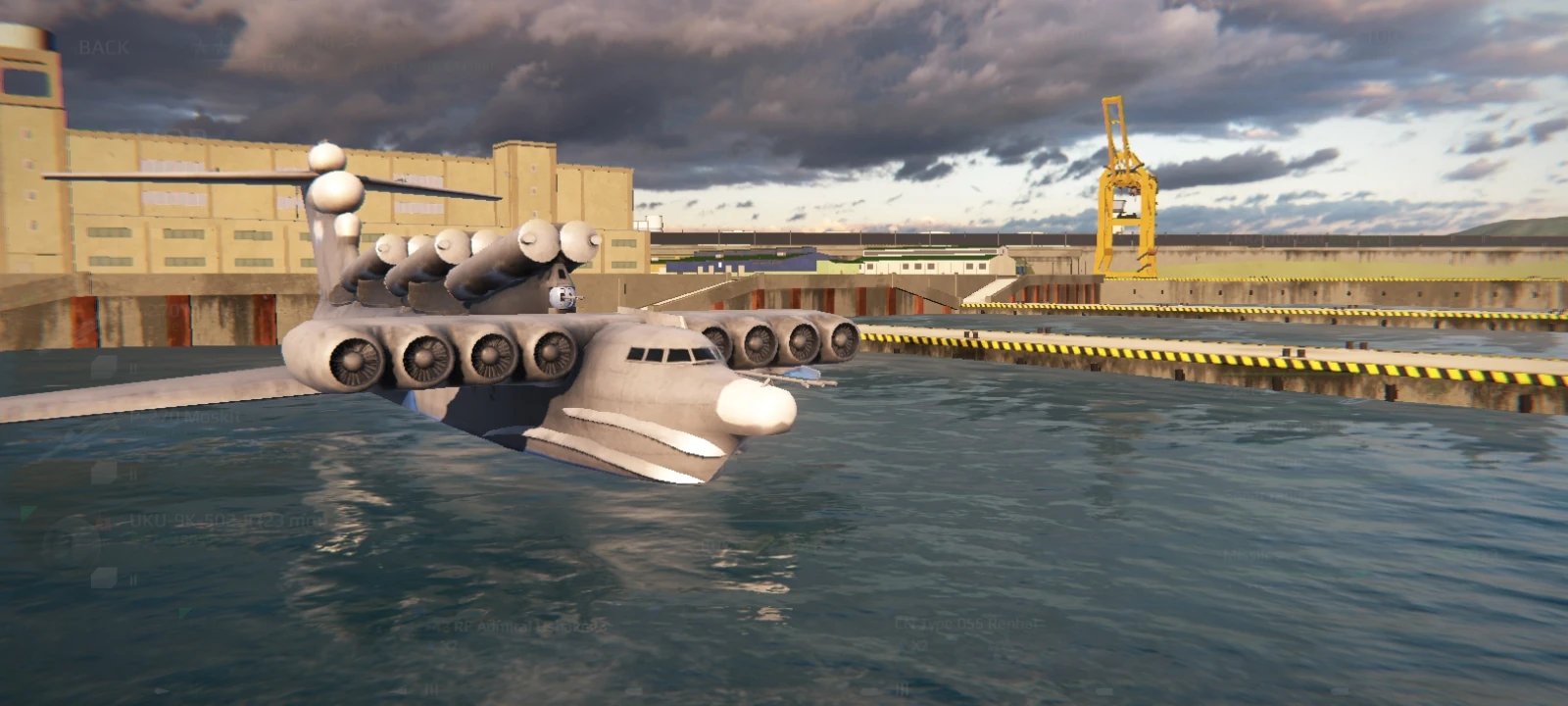
Task: Expand the lowest weapon slot on the left panel
Action: tap(105, 580)
